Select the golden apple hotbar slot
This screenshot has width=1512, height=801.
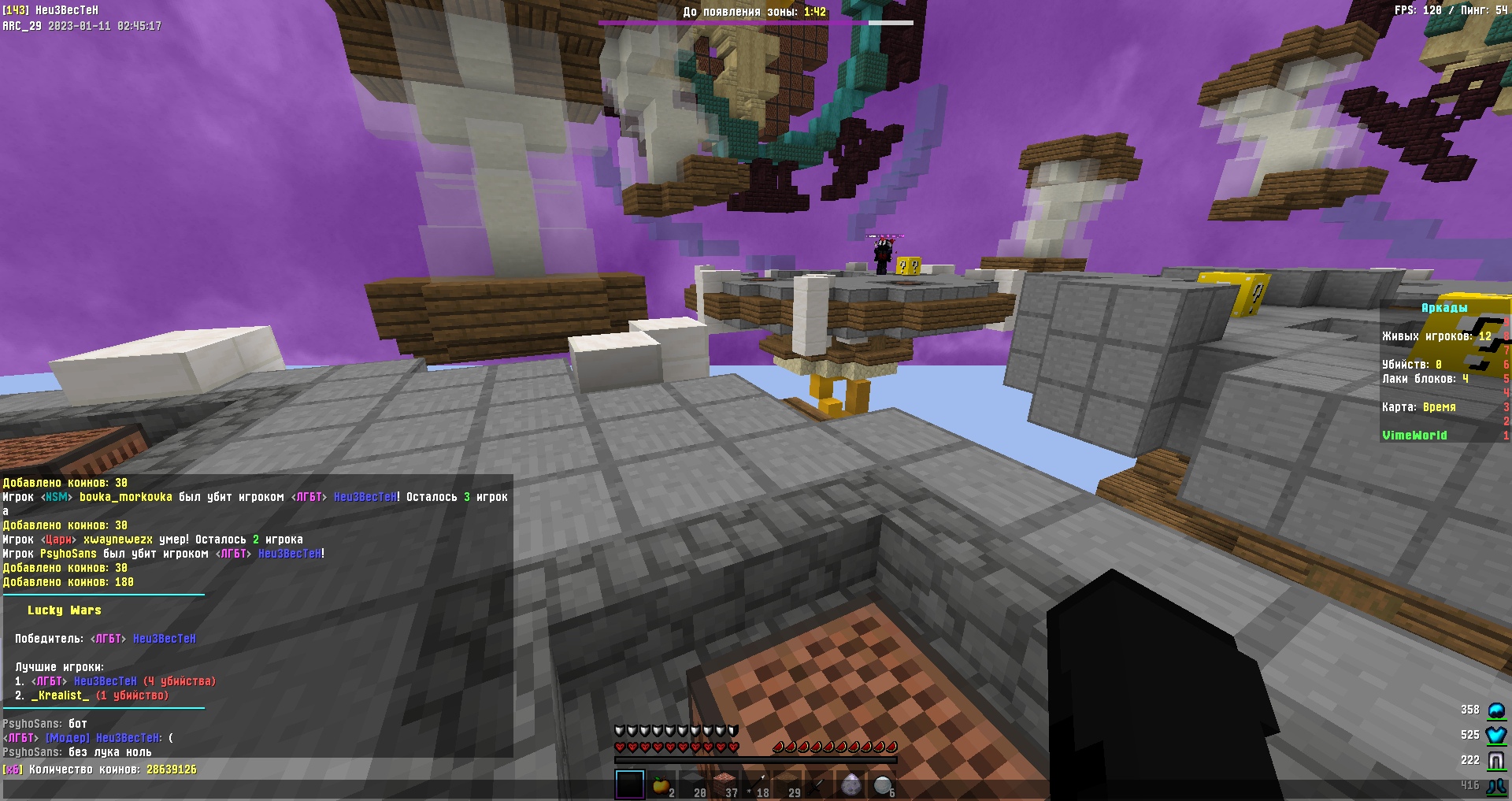point(661,785)
